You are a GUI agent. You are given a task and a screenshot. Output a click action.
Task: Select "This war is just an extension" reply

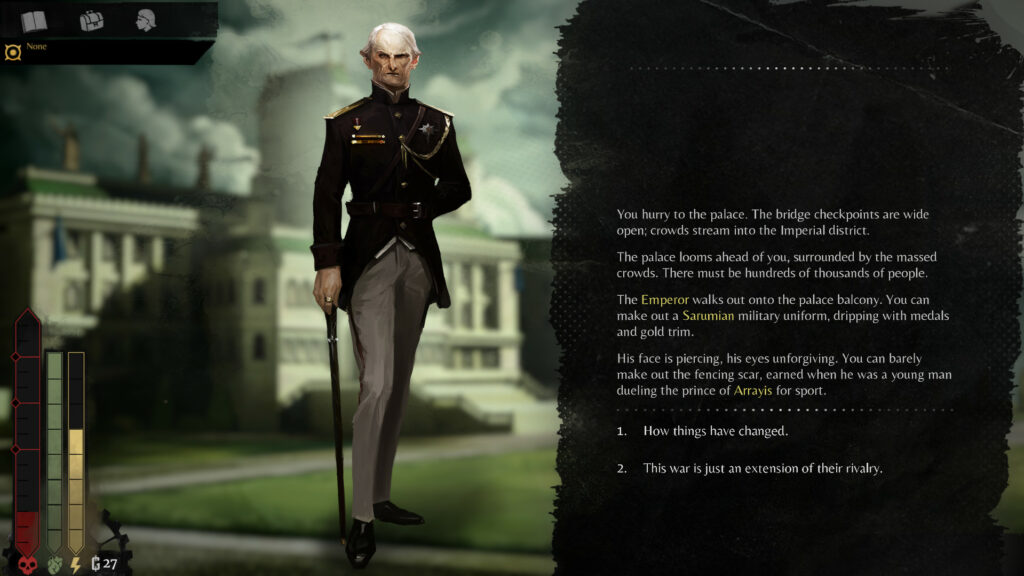[762, 468]
